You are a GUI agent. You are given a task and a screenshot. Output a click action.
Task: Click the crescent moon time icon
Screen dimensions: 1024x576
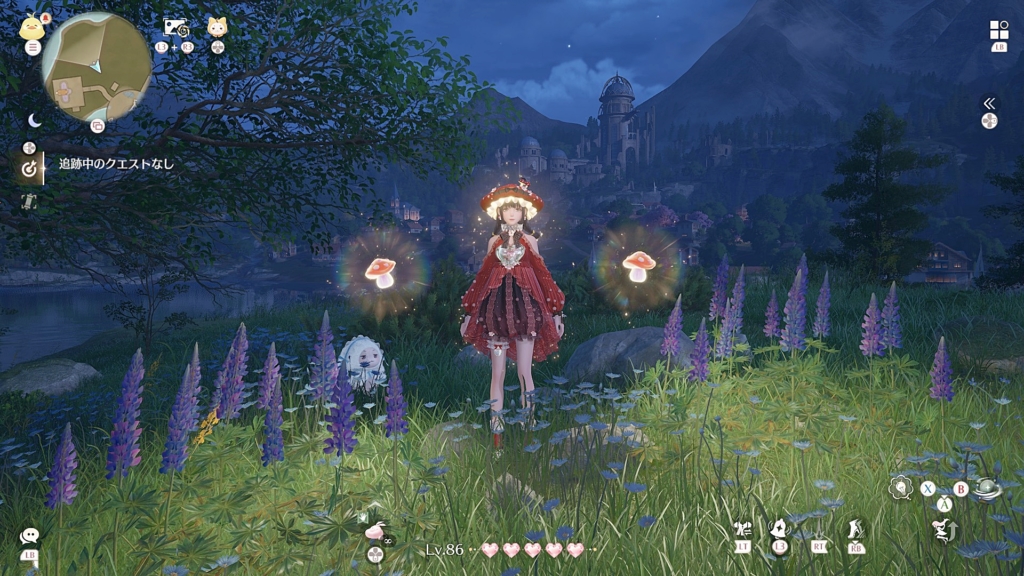pyautogui.click(x=34, y=120)
